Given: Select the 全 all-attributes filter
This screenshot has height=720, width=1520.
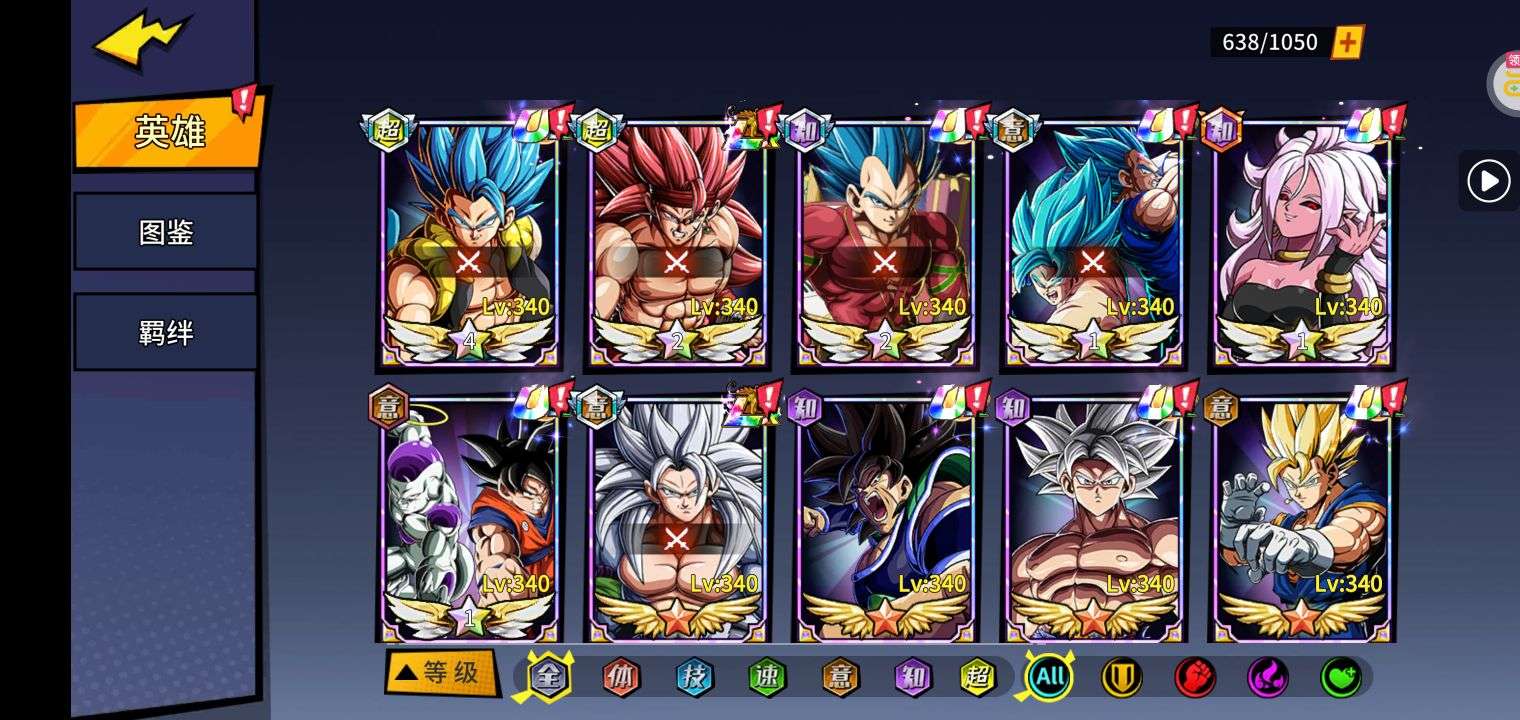Looking at the screenshot, I should (x=548, y=677).
